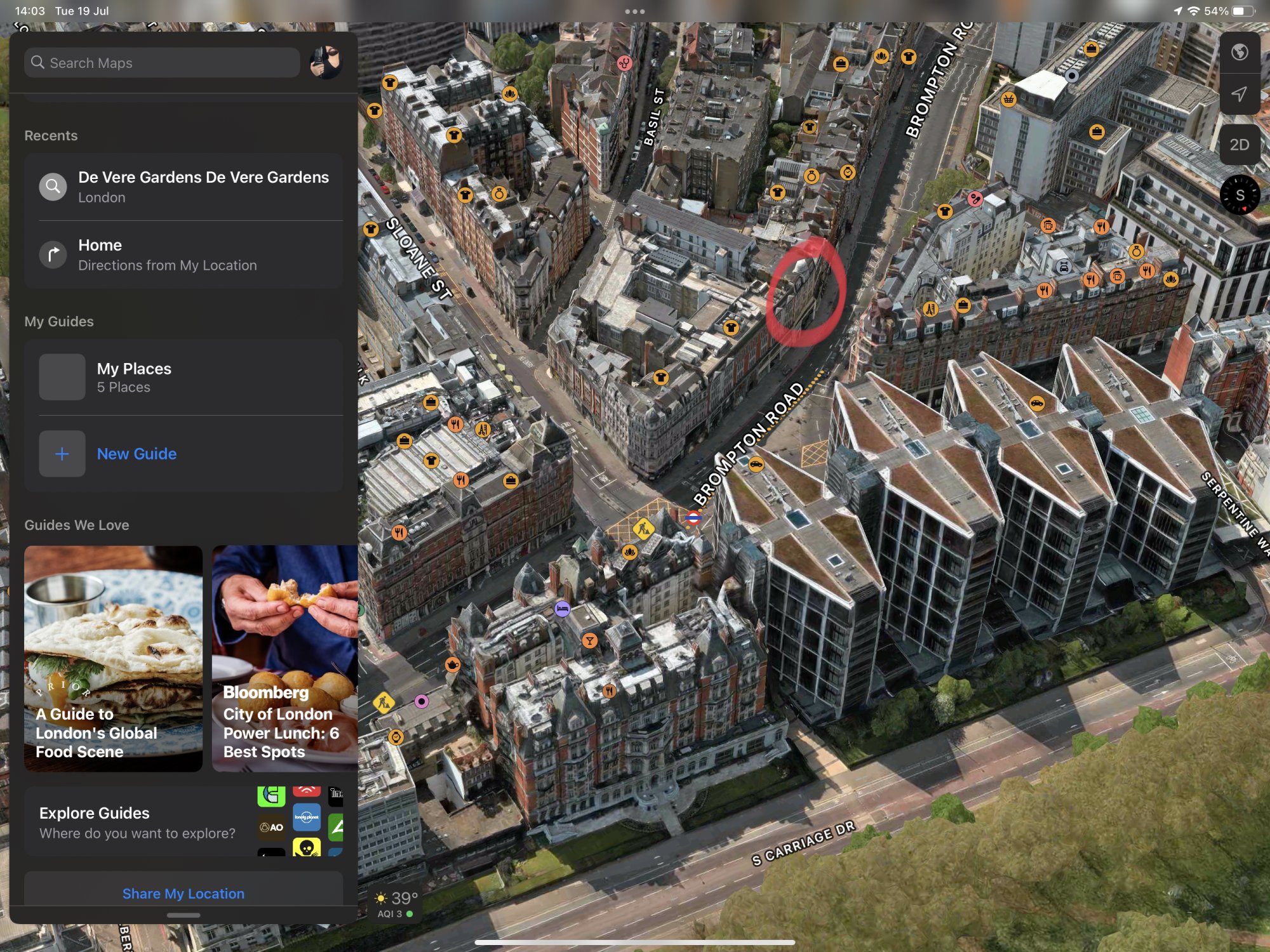The image size is (1270, 952).
Task: Open London's Global Food Scene guide
Action: point(113,658)
